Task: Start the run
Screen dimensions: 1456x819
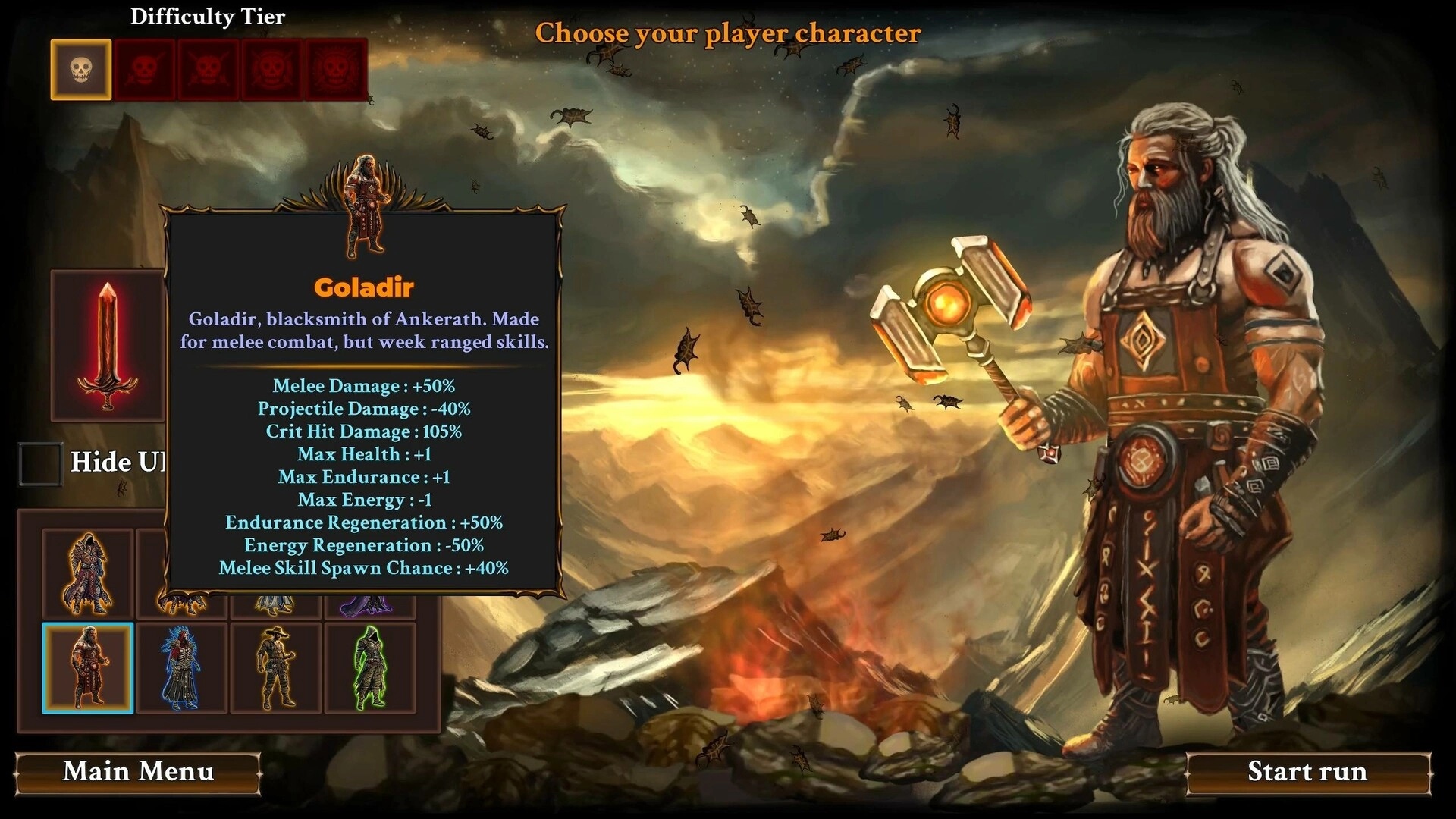Action: (1307, 773)
